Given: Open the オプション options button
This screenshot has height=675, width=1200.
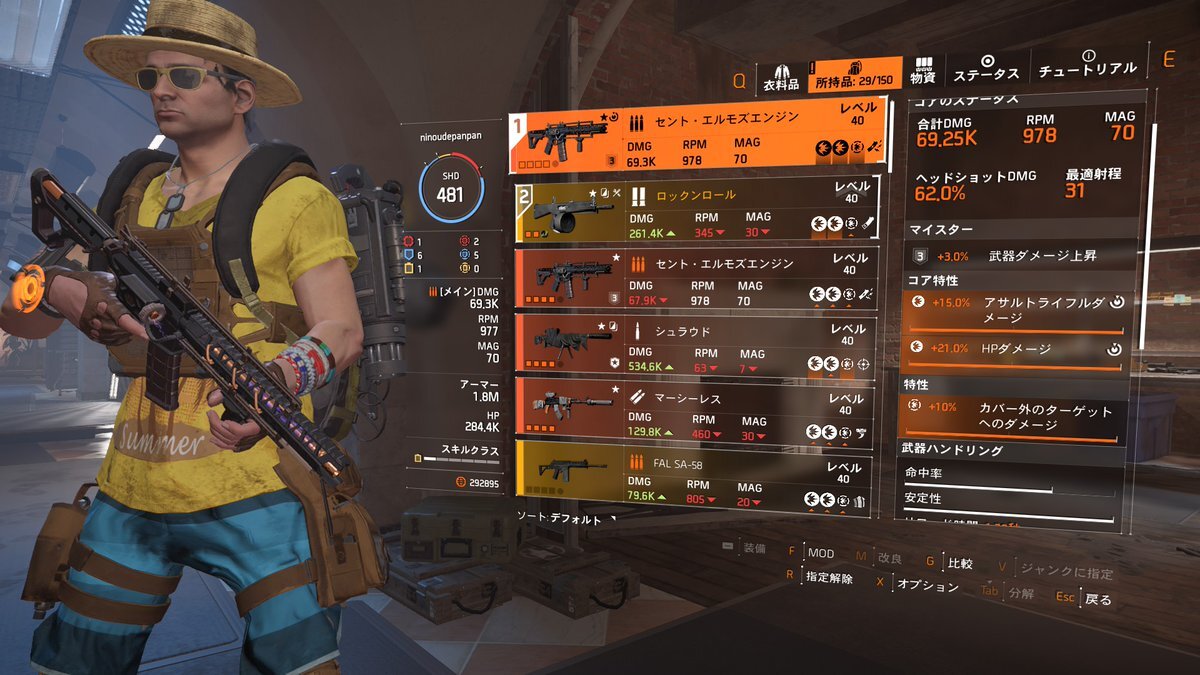Looking at the screenshot, I should click(x=927, y=585).
